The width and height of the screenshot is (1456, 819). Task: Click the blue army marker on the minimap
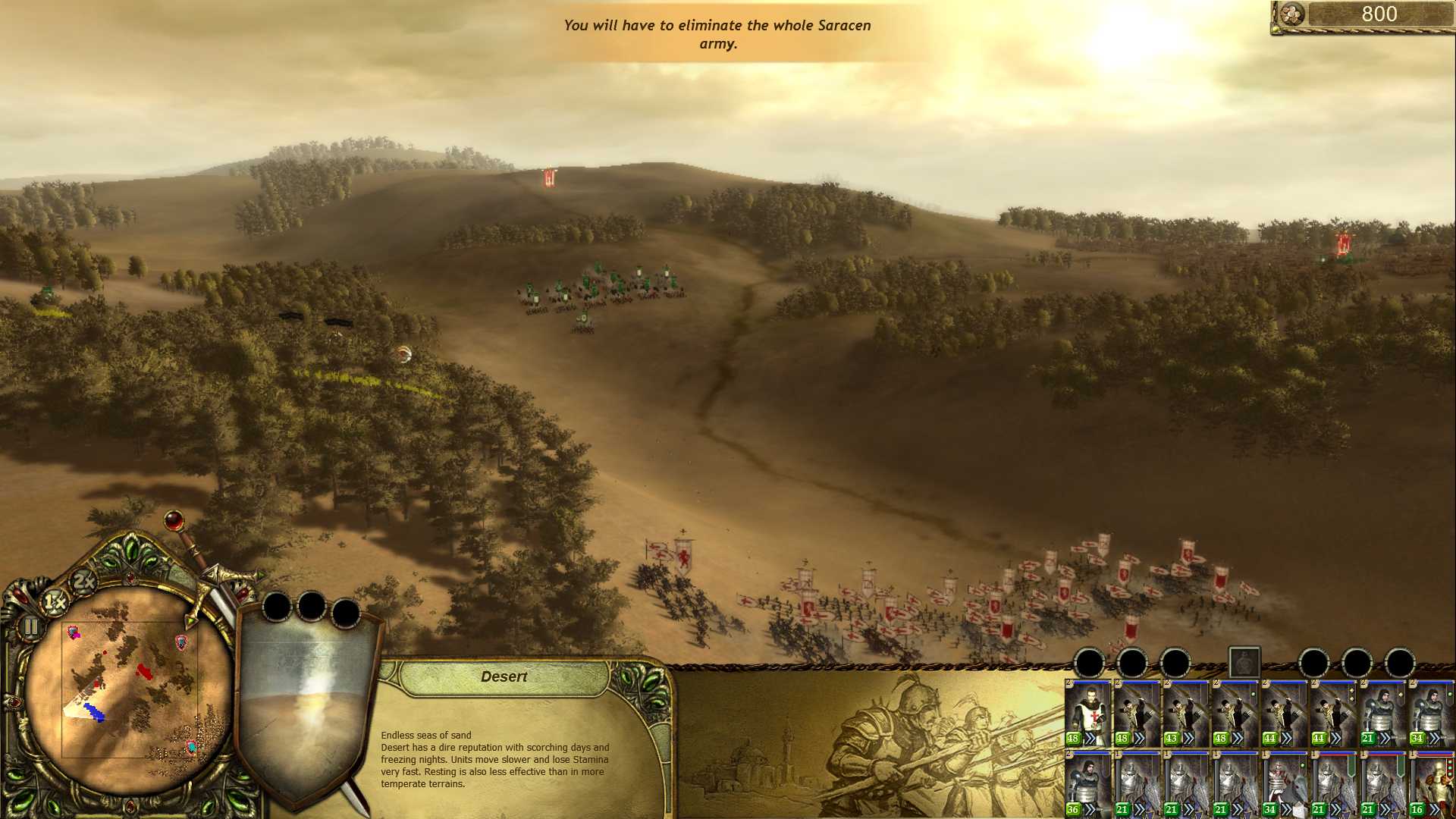(x=95, y=711)
